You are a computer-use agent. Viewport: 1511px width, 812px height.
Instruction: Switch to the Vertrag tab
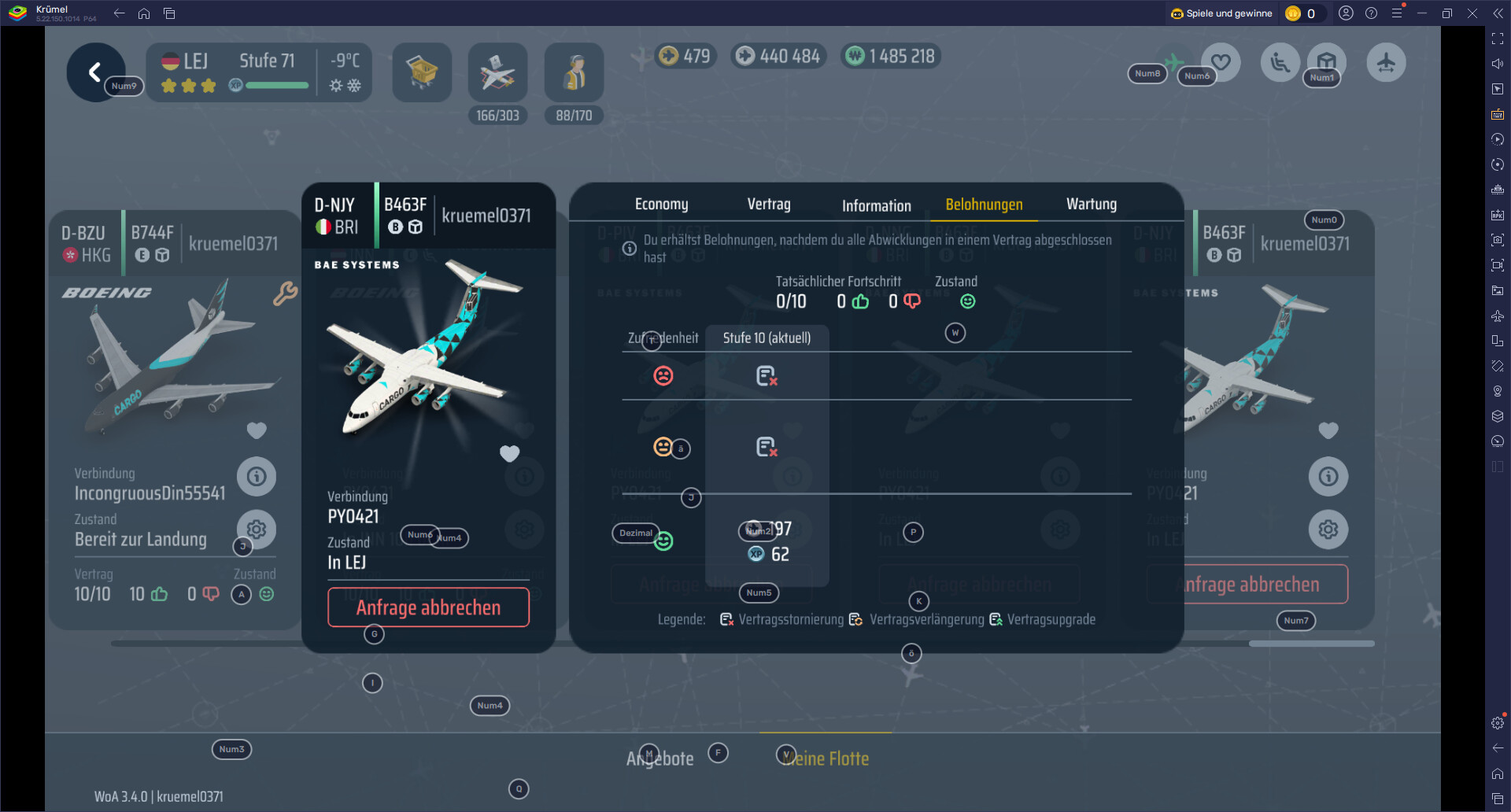(768, 205)
